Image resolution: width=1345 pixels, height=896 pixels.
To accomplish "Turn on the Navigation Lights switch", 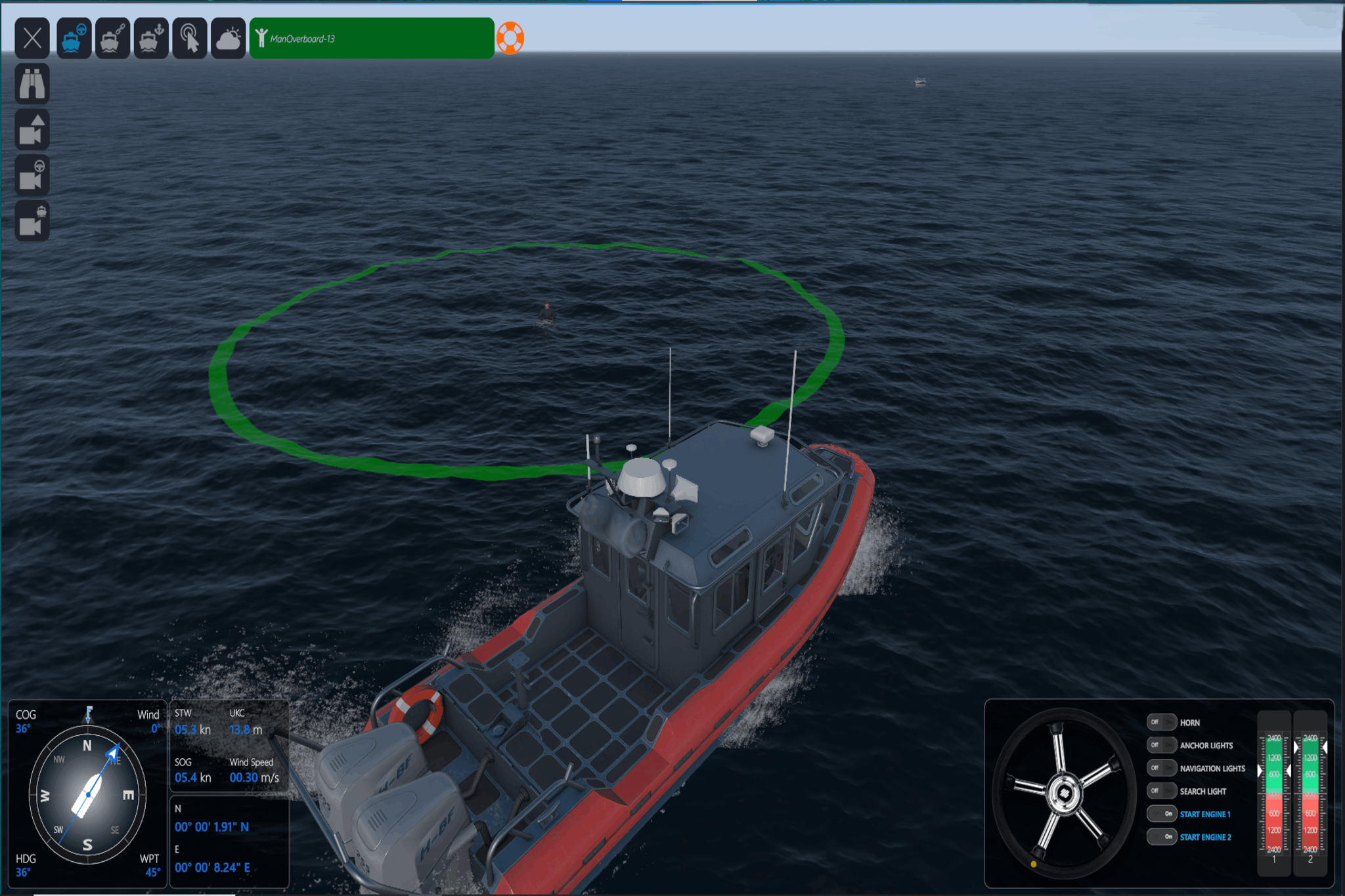I will [1161, 768].
